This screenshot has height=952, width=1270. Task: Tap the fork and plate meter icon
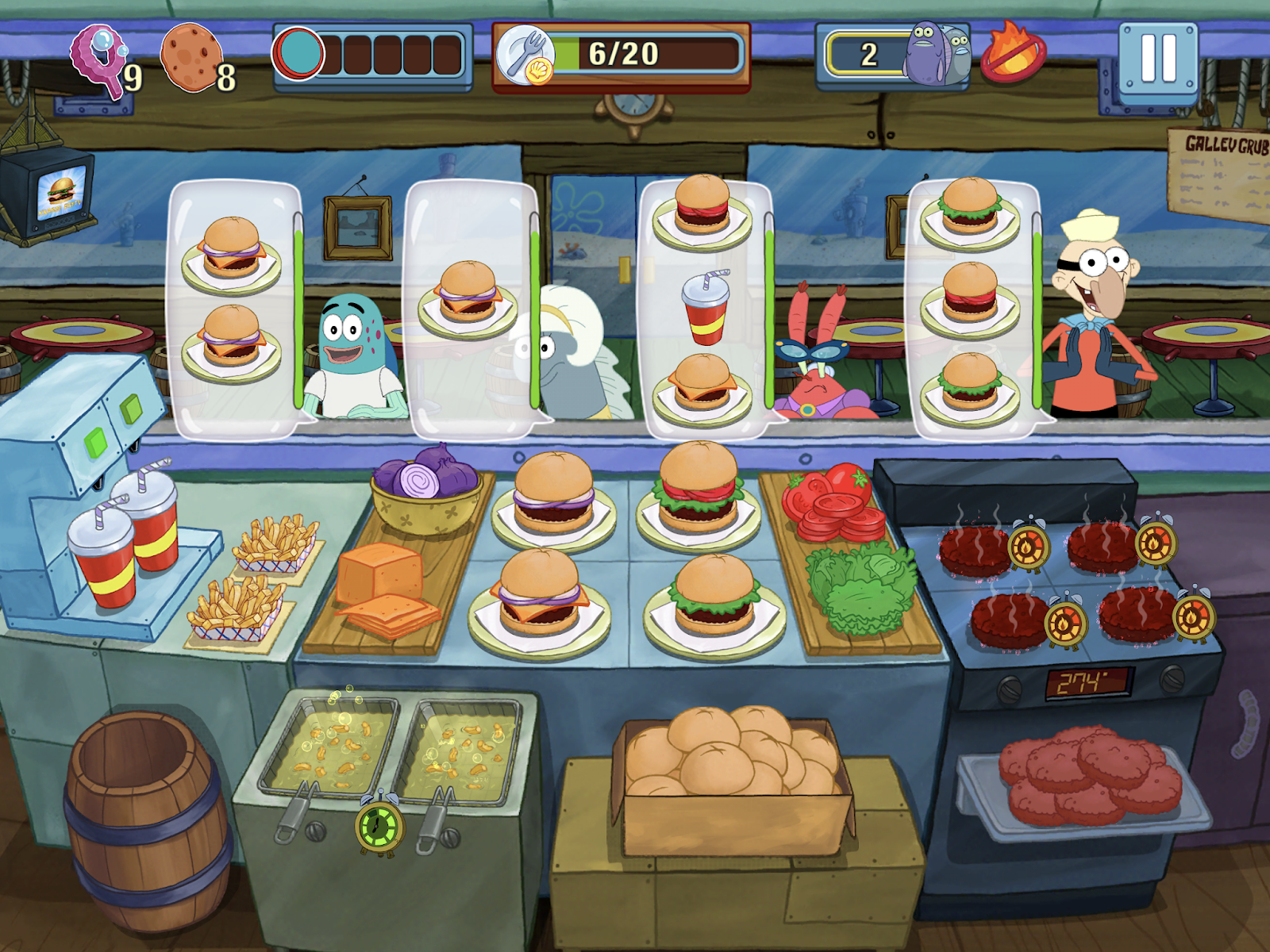[528, 54]
